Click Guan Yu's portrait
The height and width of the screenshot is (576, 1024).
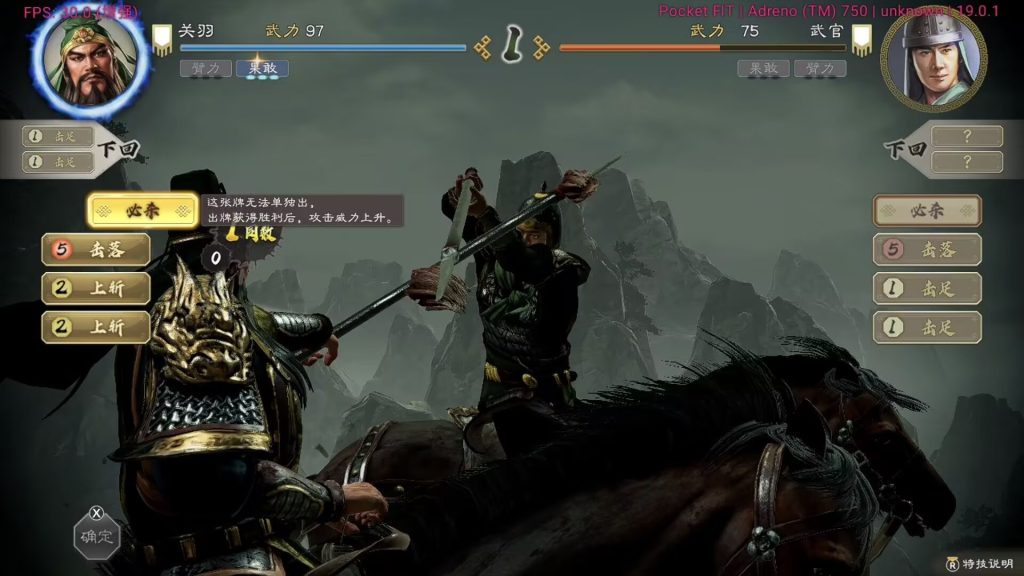coord(90,62)
